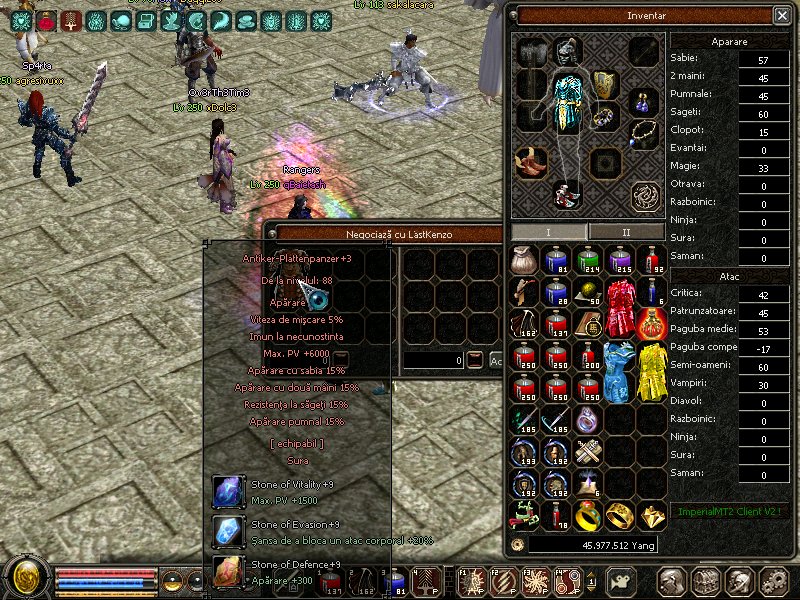This screenshot has height=600, width=800.
Task: Click the equipped shoes slot
Action: point(529,160)
